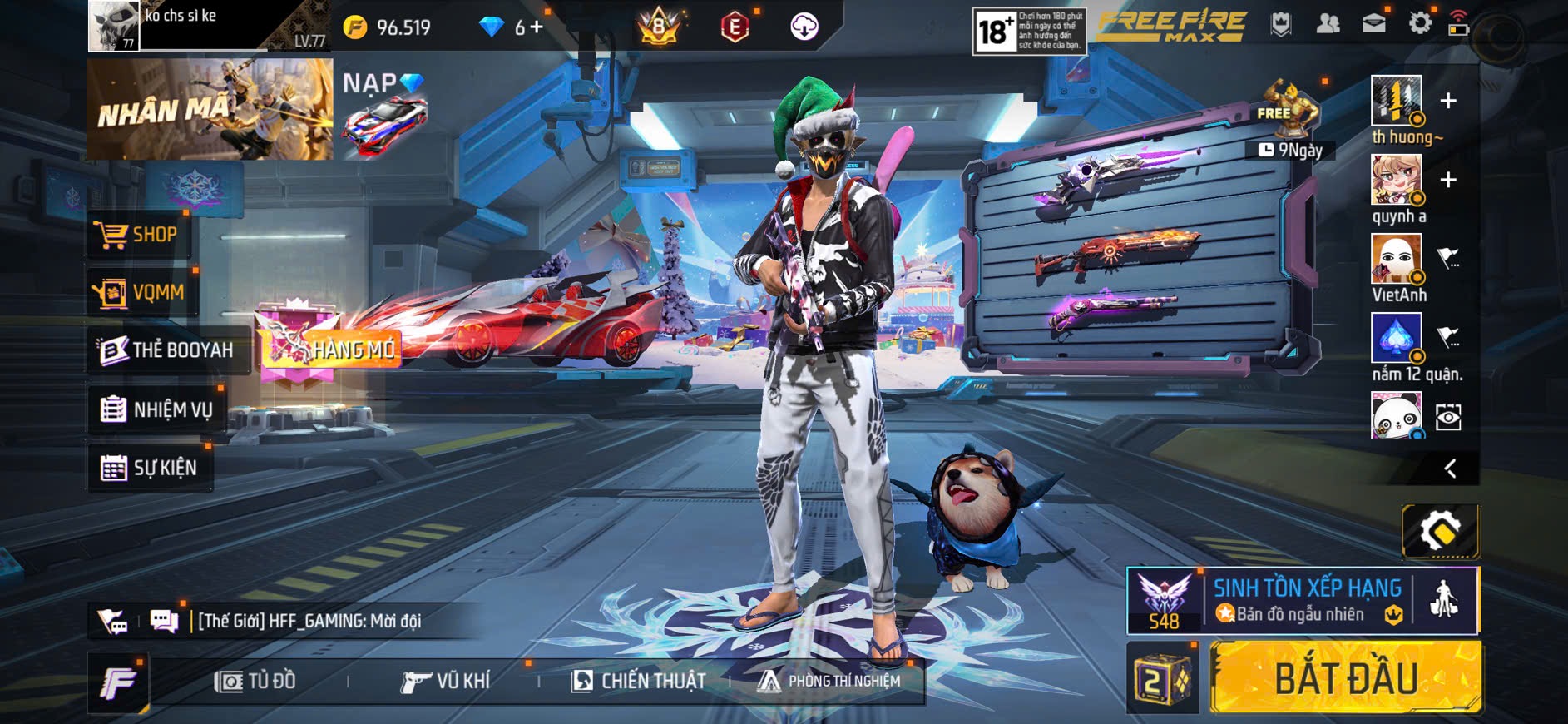Open PHÒNG THÍ NGHIỆM lab tab
Viewport: 1568px width, 724px height.
(x=829, y=682)
